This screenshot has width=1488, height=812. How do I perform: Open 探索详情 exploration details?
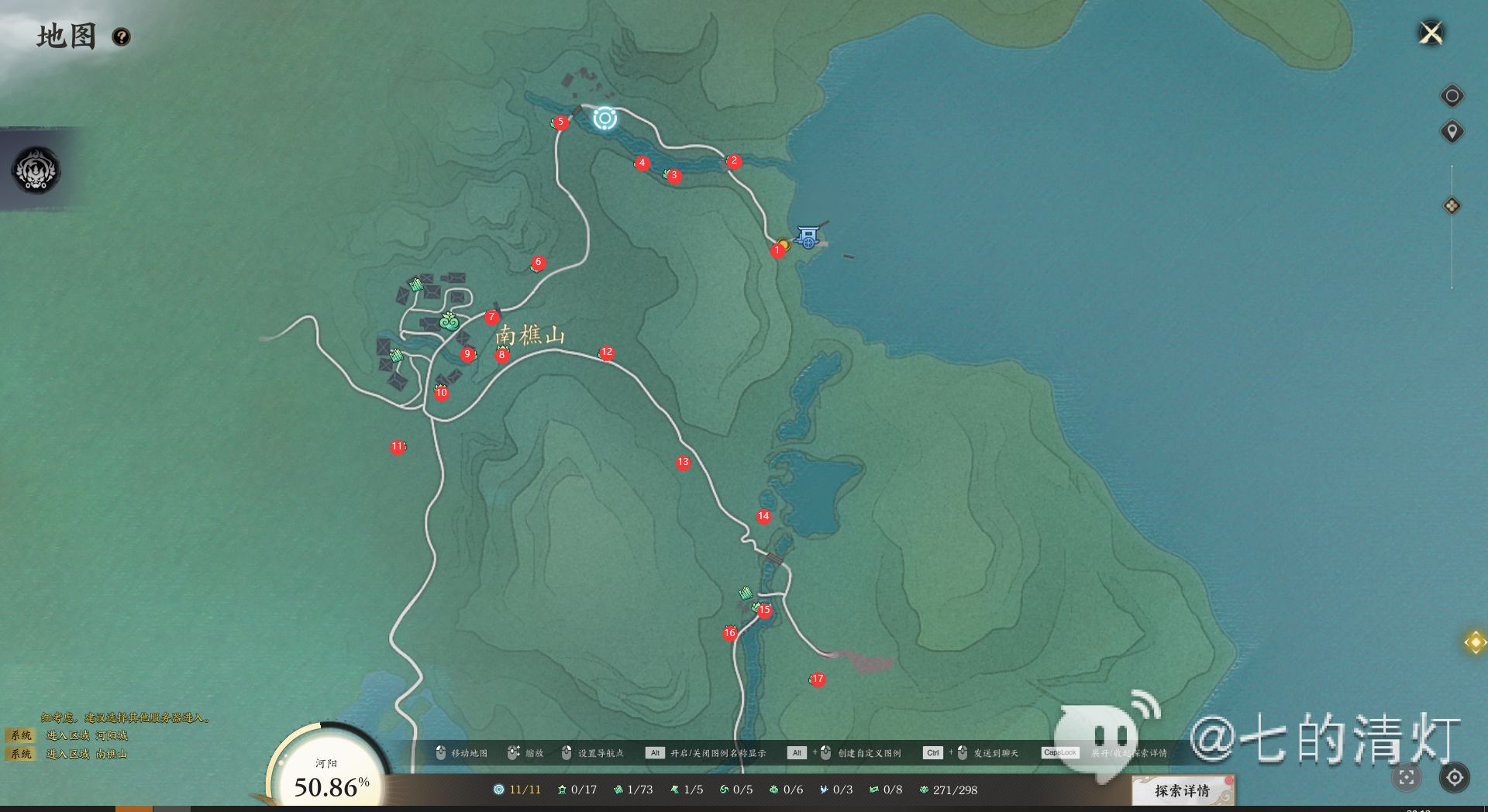tap(1182, 790)
